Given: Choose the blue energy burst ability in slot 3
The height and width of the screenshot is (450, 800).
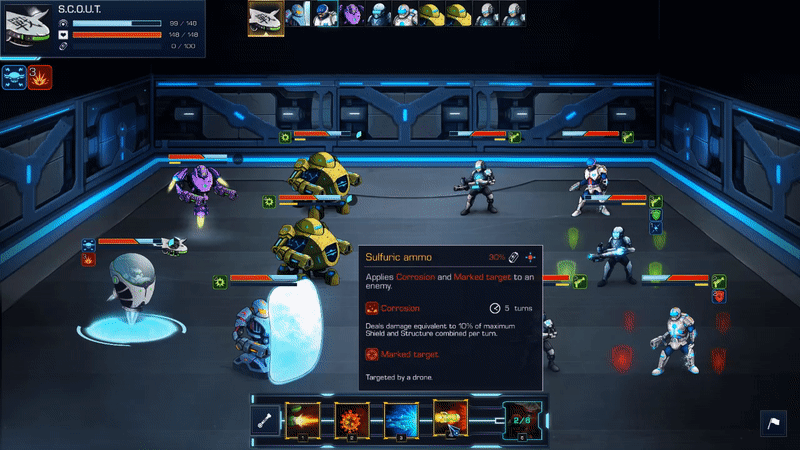Looking at the screenshot, I should click(401, 420).
